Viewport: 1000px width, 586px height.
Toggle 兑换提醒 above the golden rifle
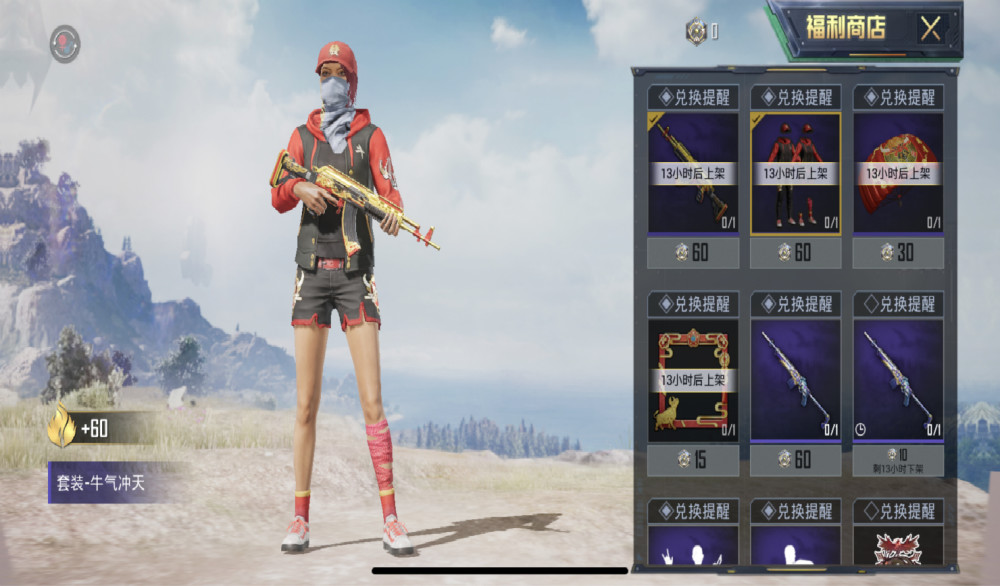pos(693,97)
